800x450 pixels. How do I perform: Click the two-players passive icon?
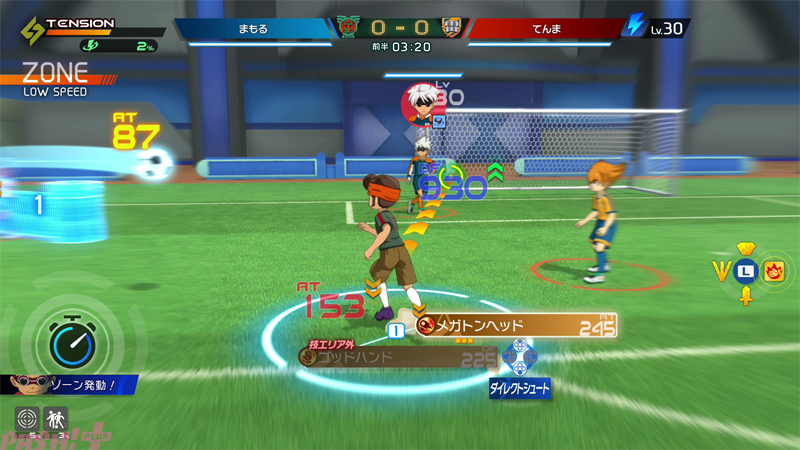[x=55, y=420]
